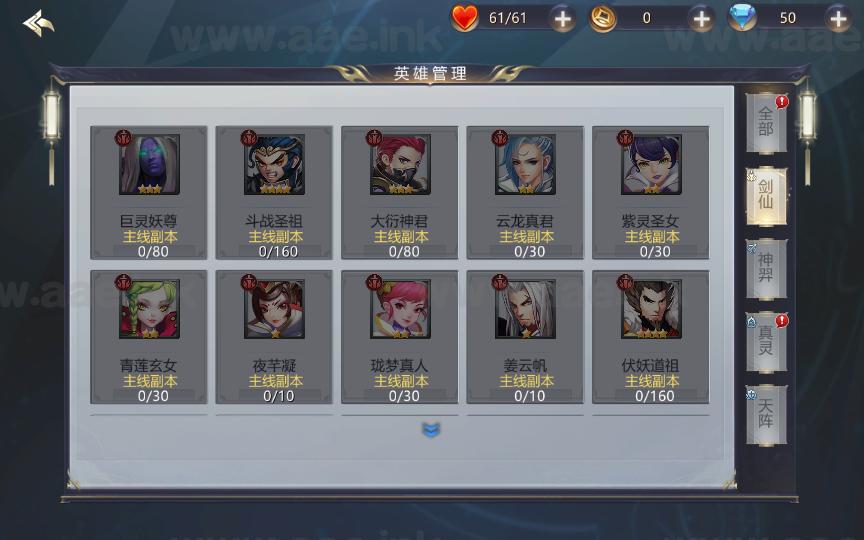Select hero 姜云帆
Screen dimensions: 864x540
point(525,337)
